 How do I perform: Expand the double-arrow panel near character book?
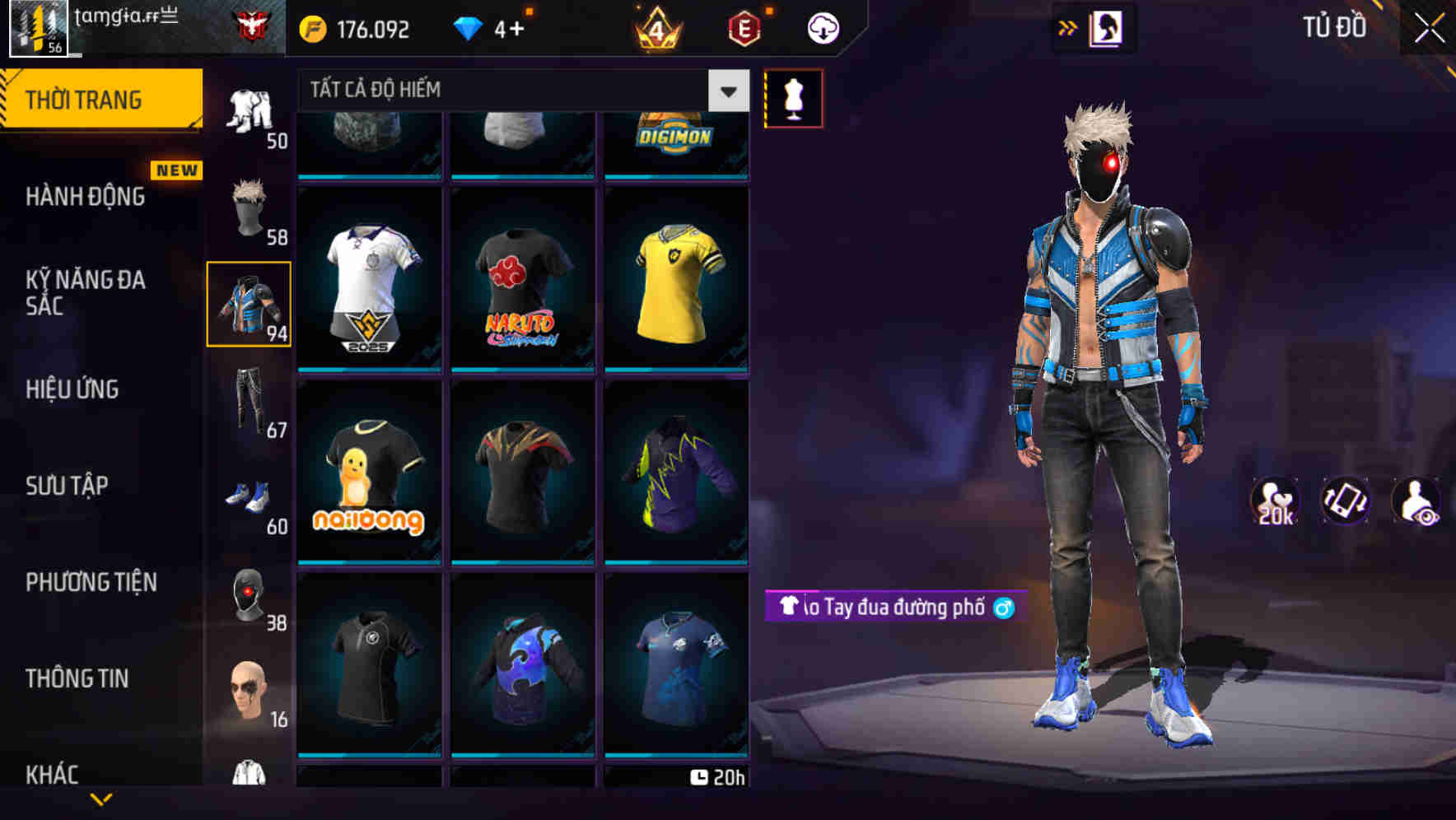(x=1067, y=27)
